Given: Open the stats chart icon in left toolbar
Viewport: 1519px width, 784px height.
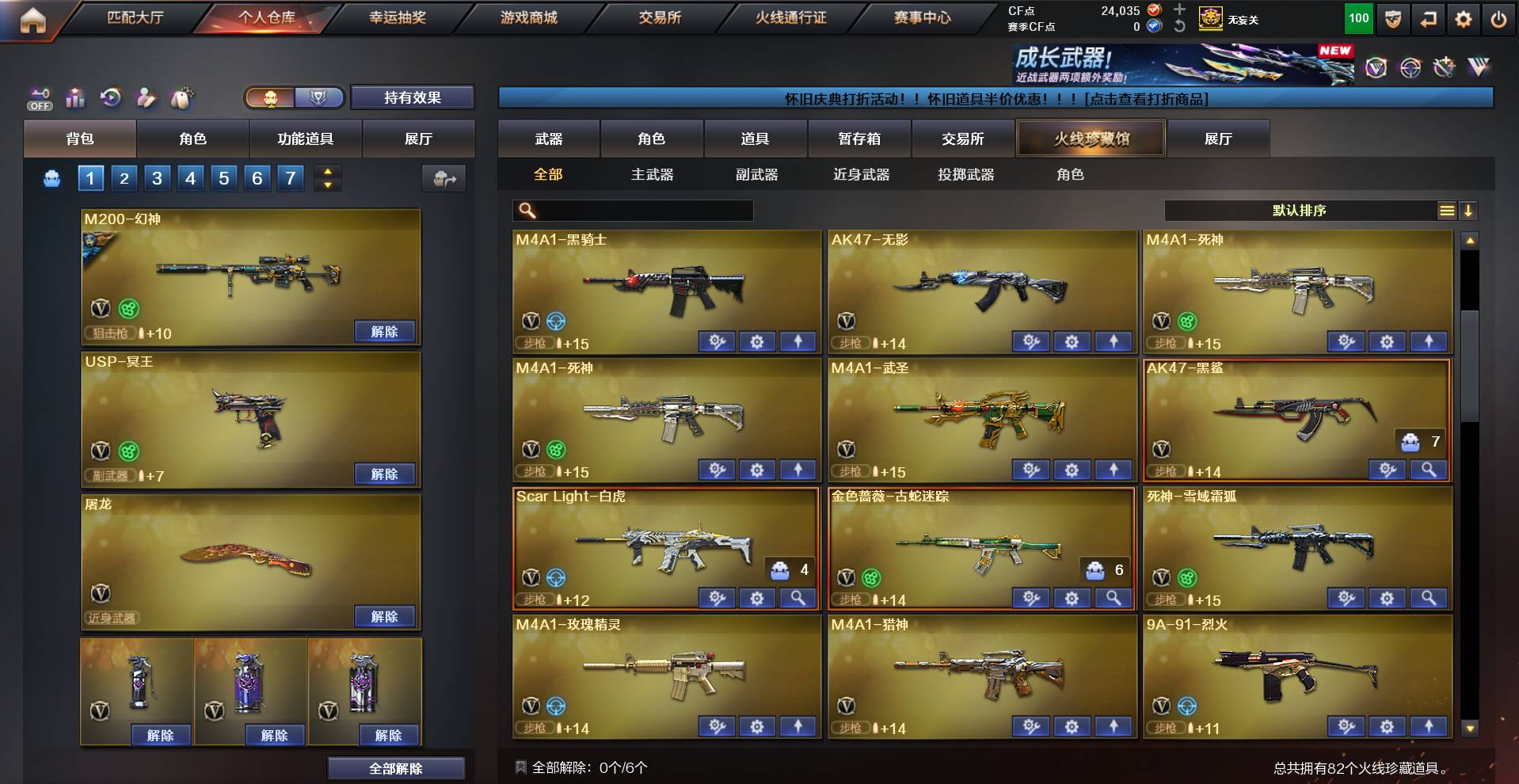Looking at the screenshot, I should 74,99.
